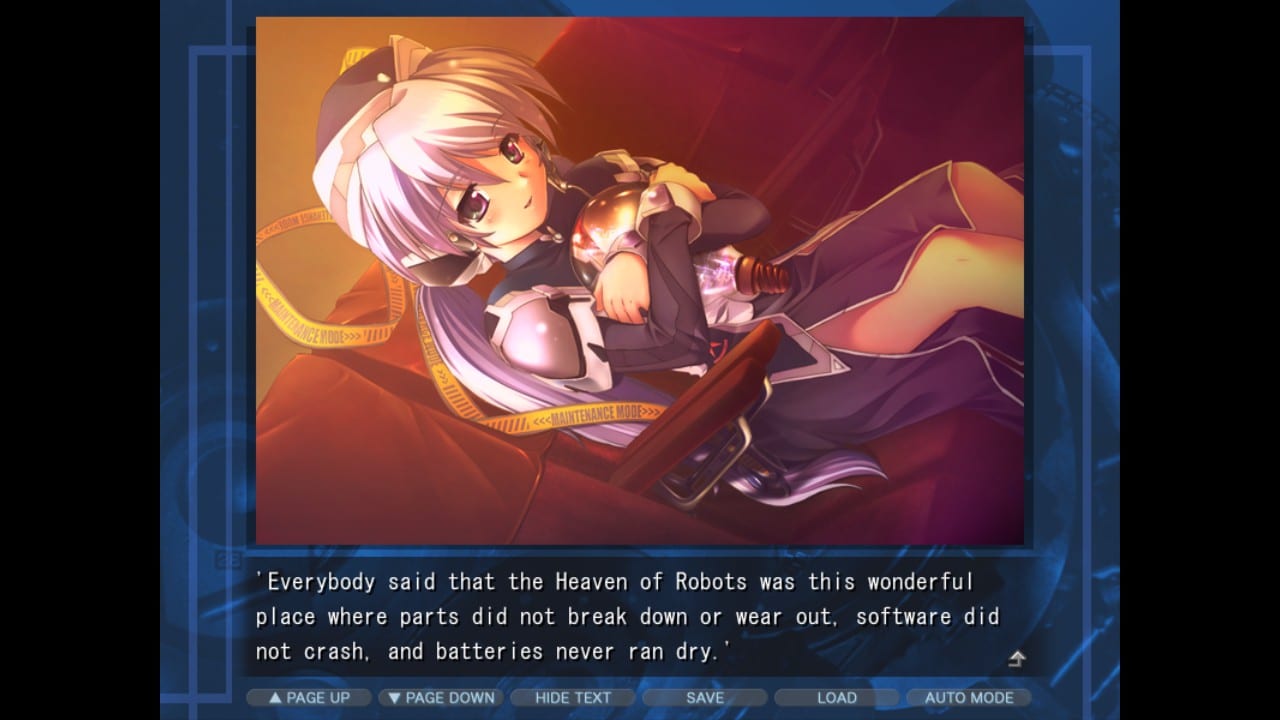
Task: Open the SAVE menu
Action: pyautogui.click(x=705, y=698)
